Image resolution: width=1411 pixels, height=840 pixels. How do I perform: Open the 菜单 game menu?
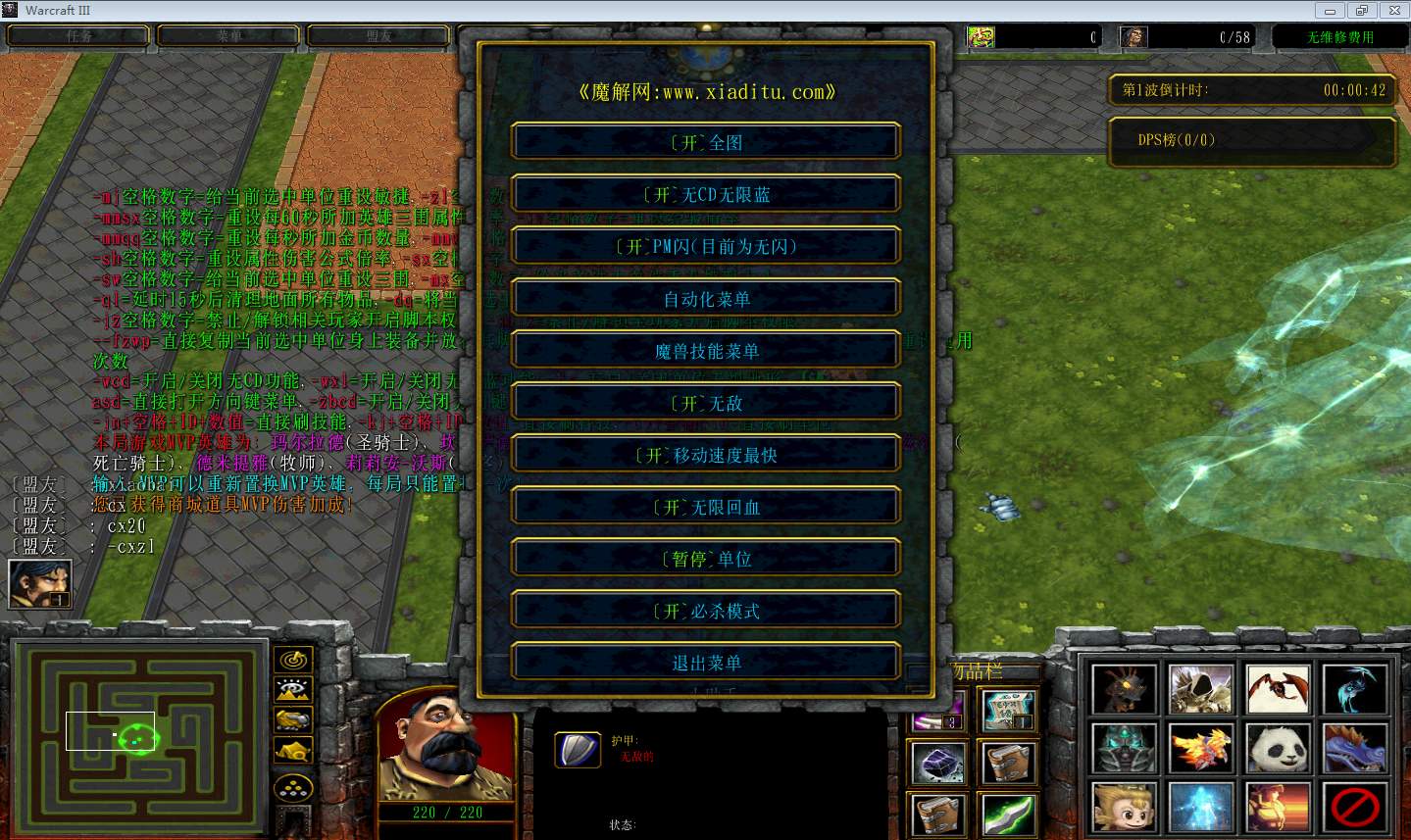point(227,35)
